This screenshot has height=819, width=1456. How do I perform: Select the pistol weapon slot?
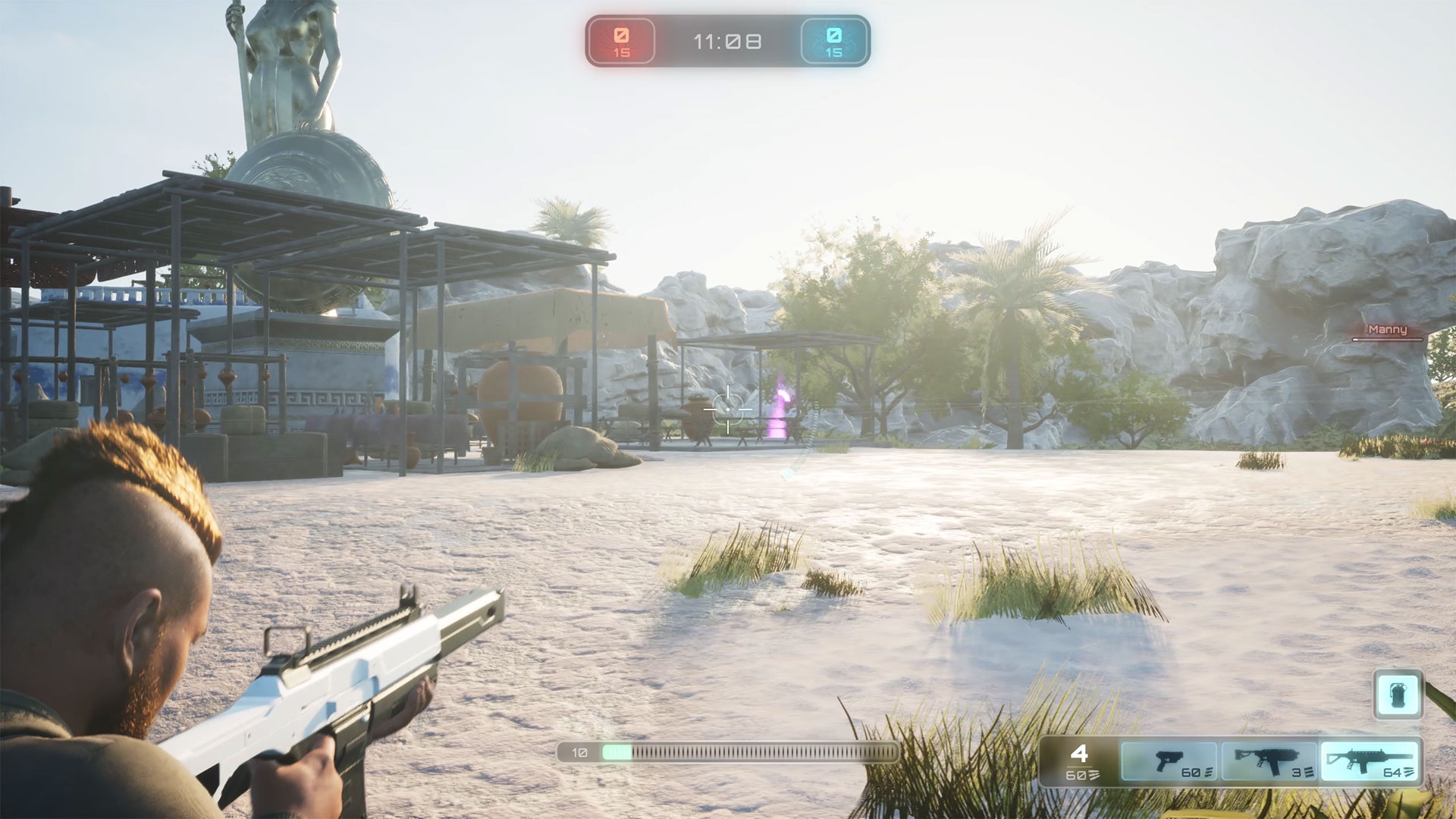pos(1169,761)
